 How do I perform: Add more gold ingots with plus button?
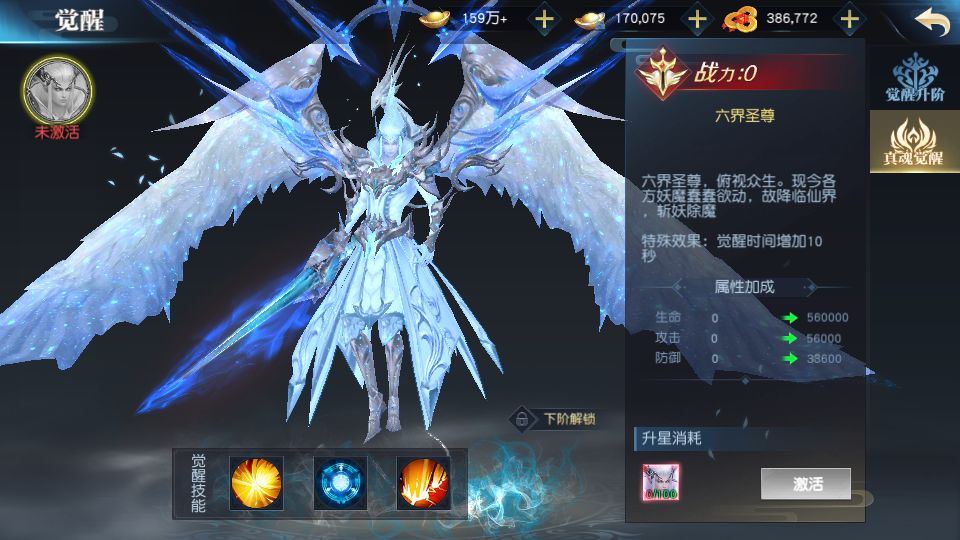pyautogui.click(x=543, y=18)
